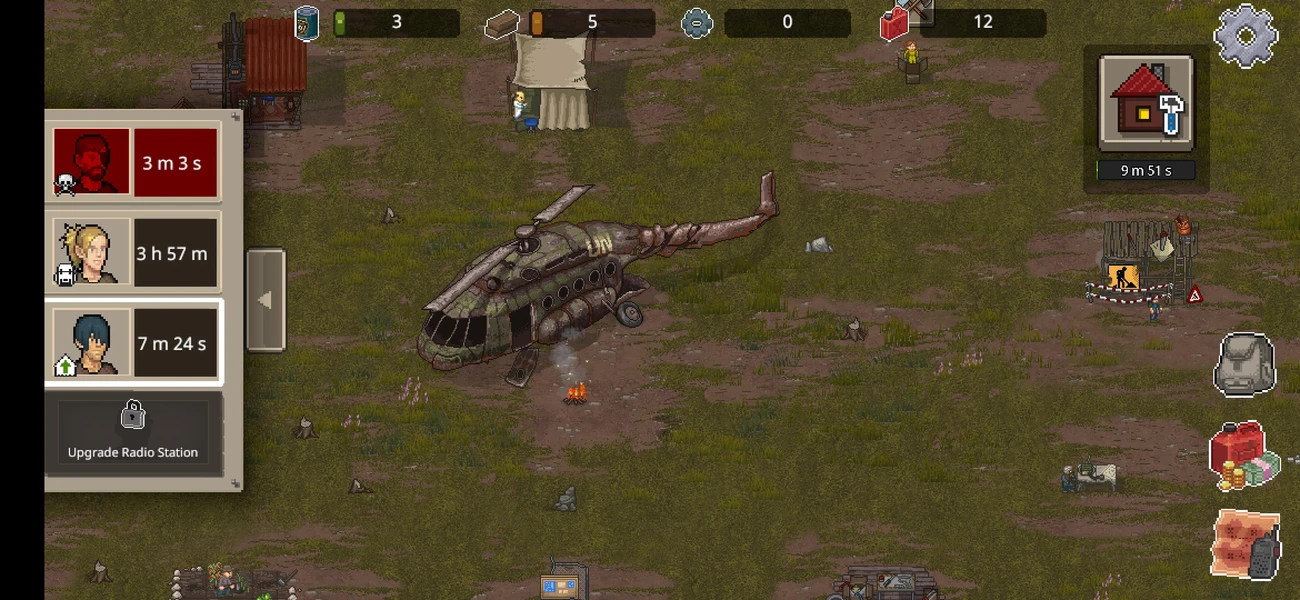This screenshot has width=1300, height=600.
Task: Open the backpack inventory
Action: tap(1244, 365)
